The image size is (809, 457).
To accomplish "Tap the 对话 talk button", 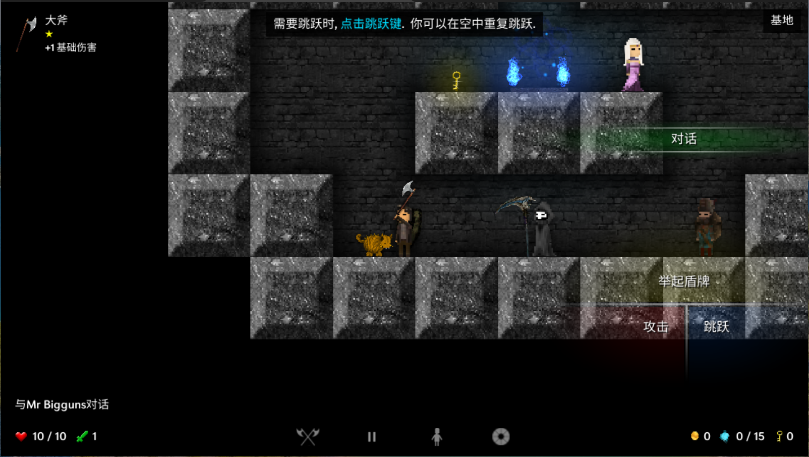I will point(684,139).
